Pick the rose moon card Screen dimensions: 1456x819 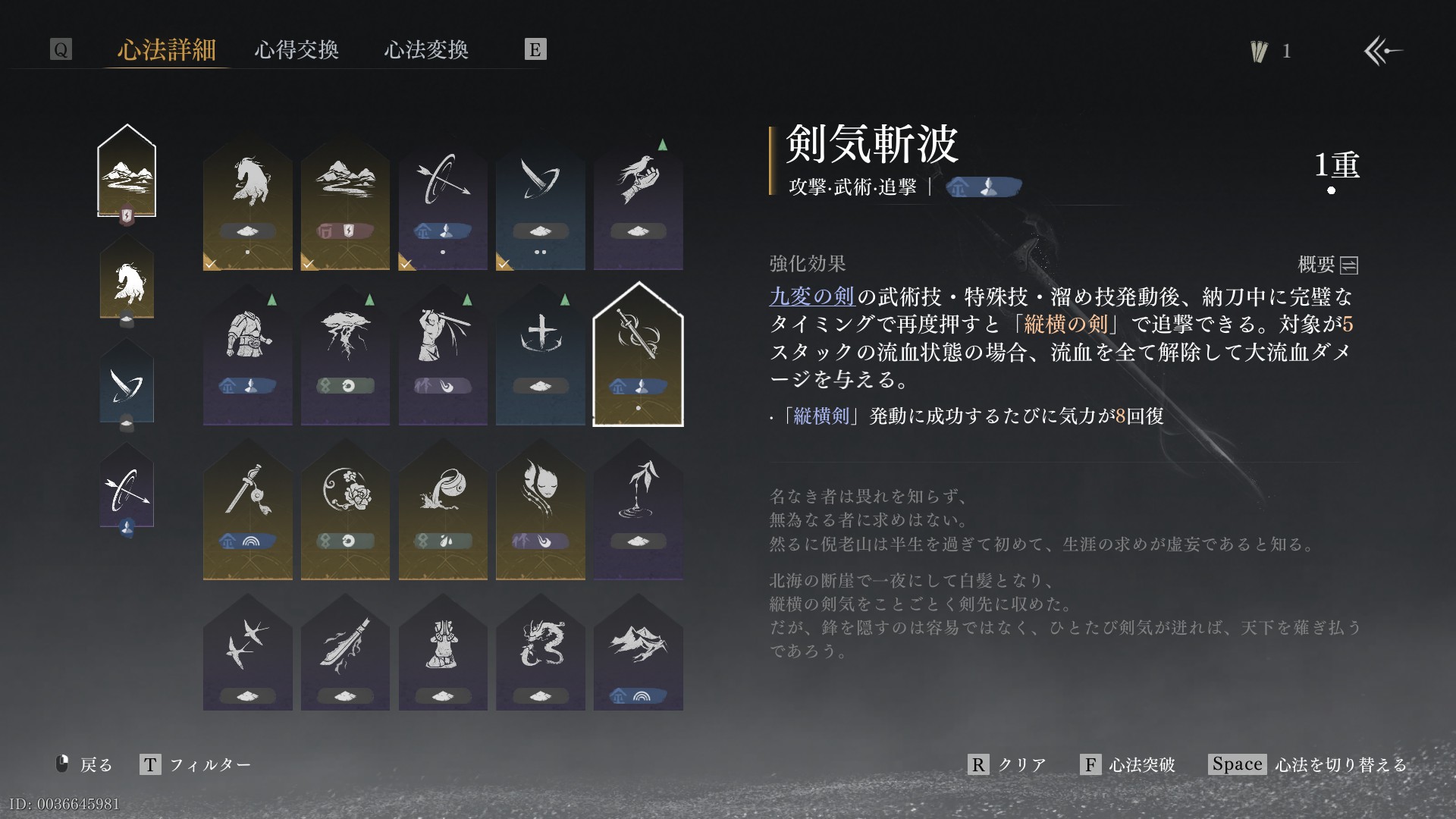(345, 508)
